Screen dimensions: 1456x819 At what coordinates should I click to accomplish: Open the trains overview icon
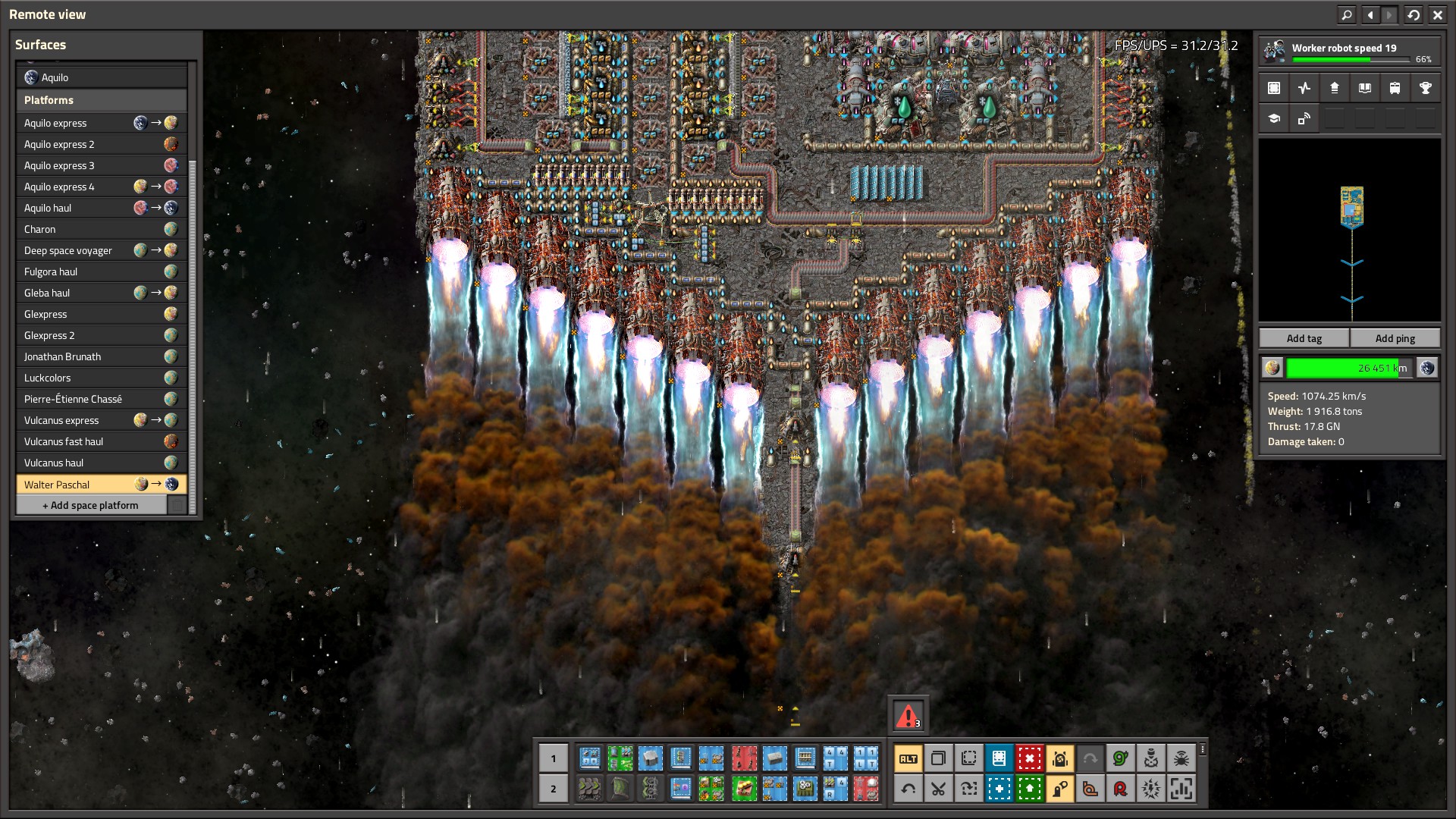click(1395, 88)
